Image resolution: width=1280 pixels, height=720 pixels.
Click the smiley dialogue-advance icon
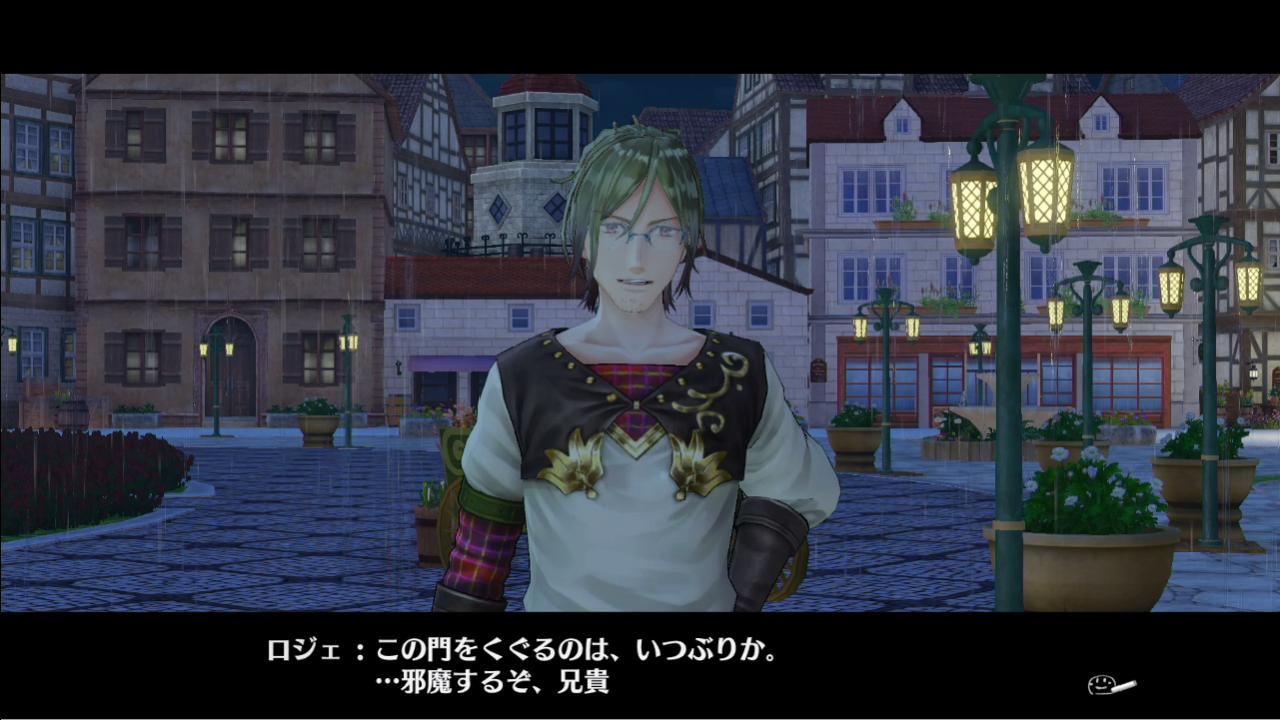pyautogui.click(x=1109, y=686)
